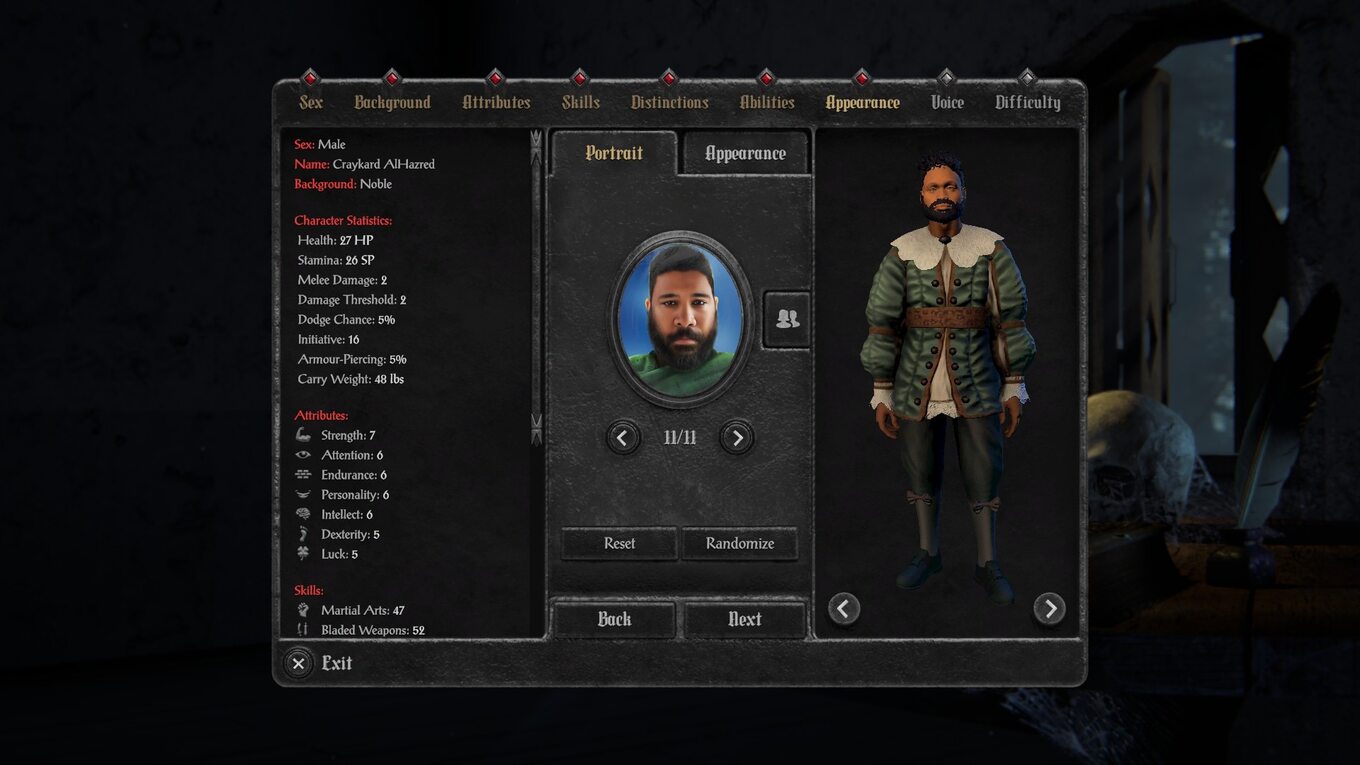
Task: Exit character creation
Action: tap(320, 663)
